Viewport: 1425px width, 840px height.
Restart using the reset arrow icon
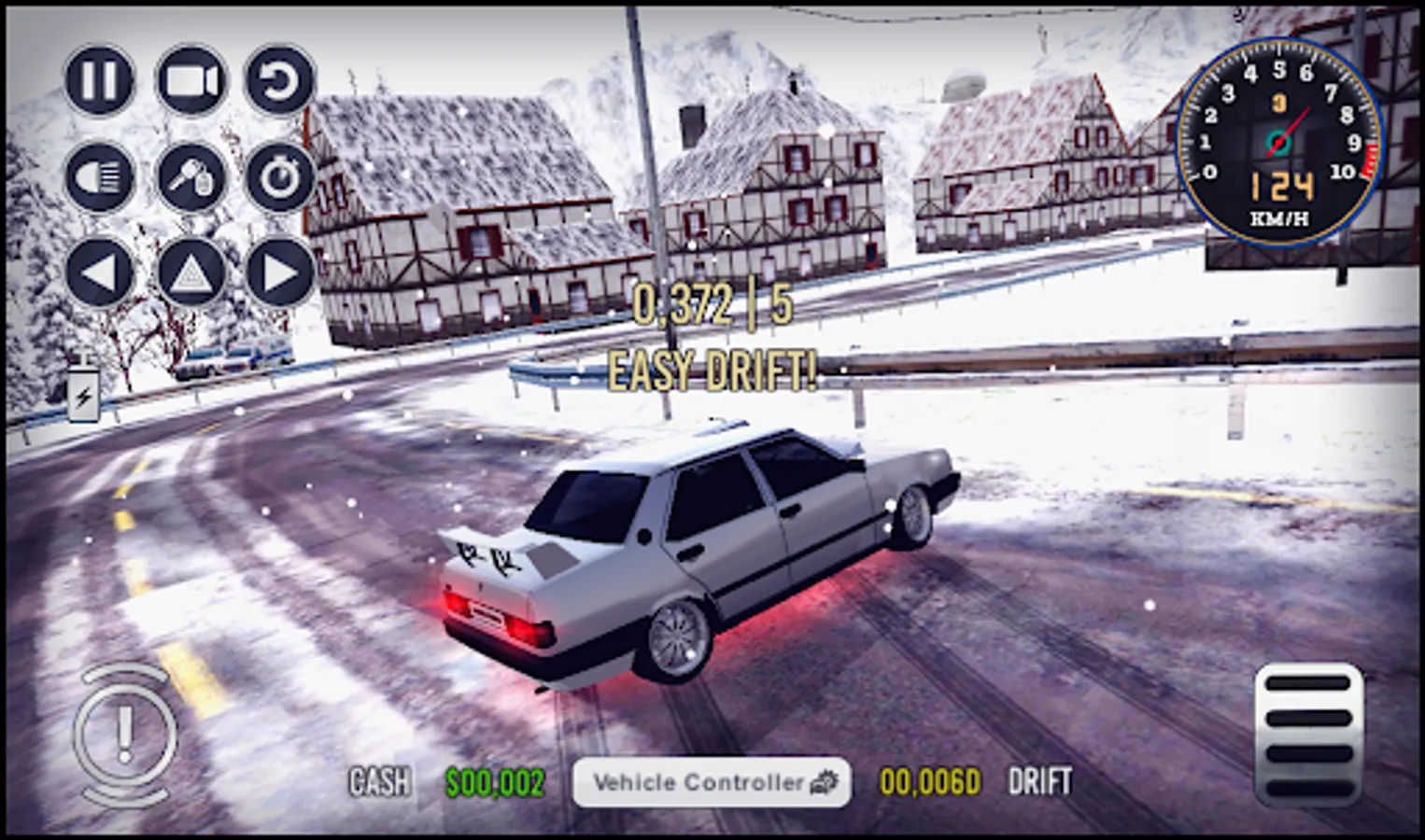(x=280, y=81)
